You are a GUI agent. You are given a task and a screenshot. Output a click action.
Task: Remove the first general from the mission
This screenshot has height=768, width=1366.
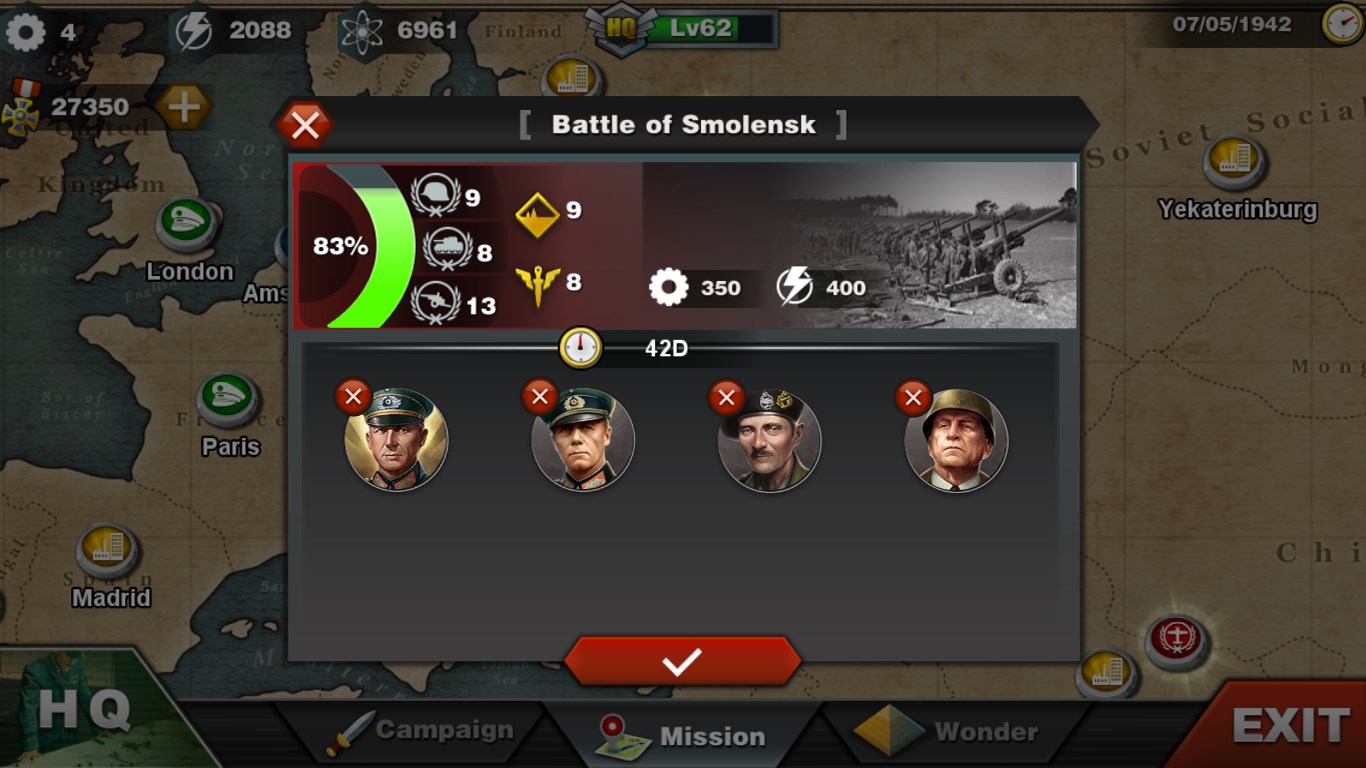[352, 396]
